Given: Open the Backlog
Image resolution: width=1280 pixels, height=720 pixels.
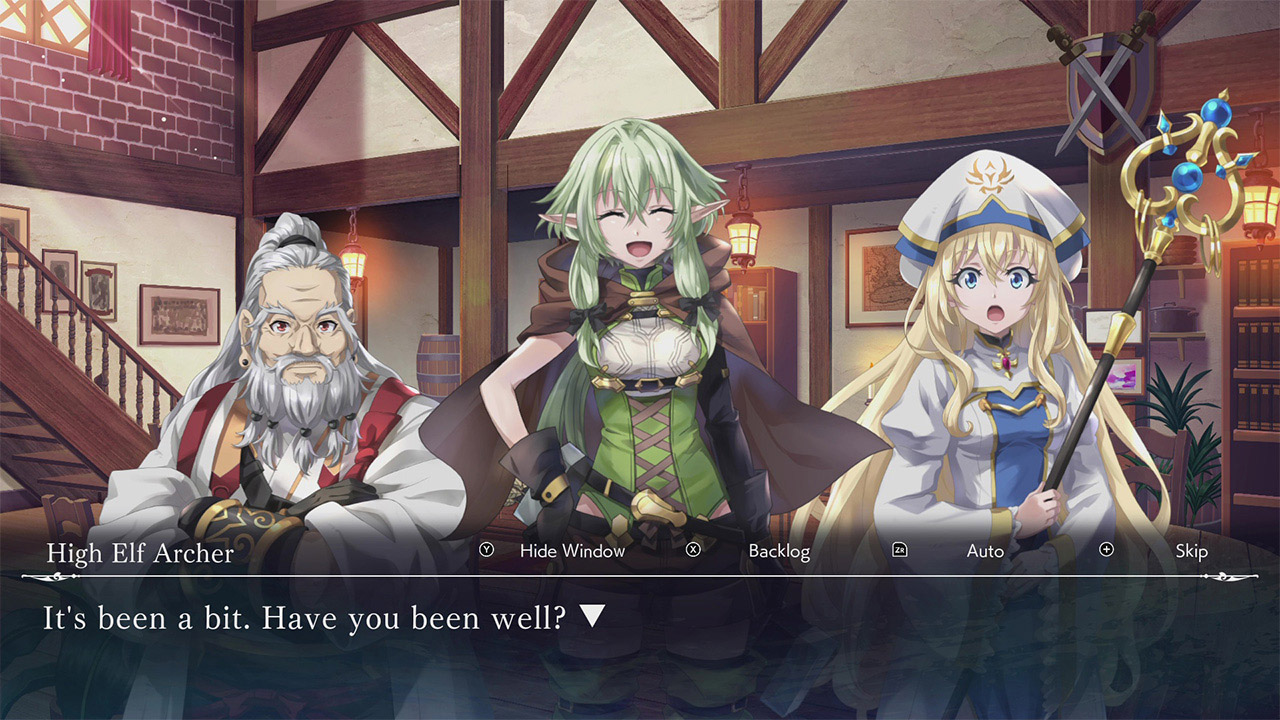Looking at the screenshot, I should (778, 550).
